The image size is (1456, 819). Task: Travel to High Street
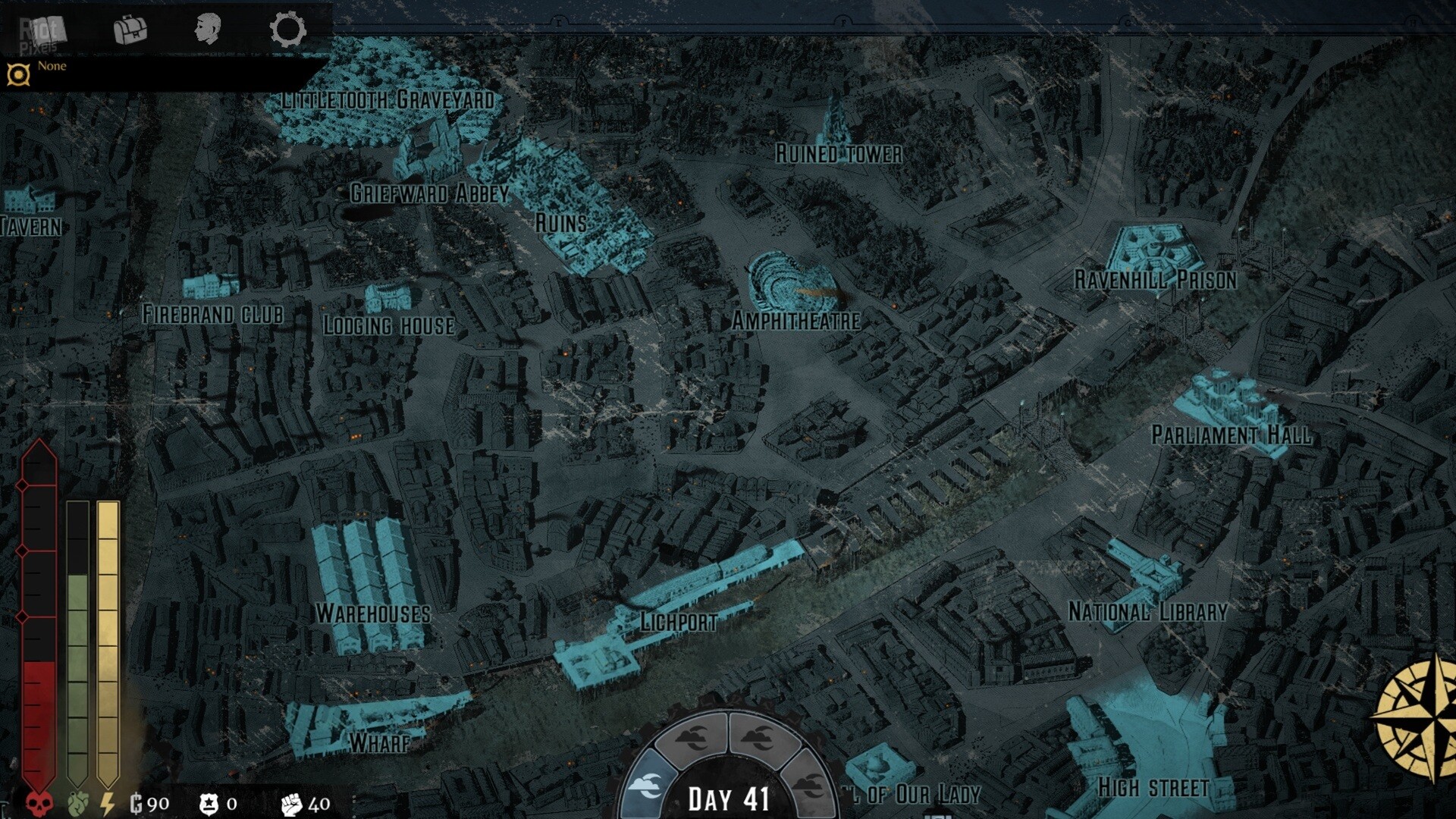(1153, 788)
